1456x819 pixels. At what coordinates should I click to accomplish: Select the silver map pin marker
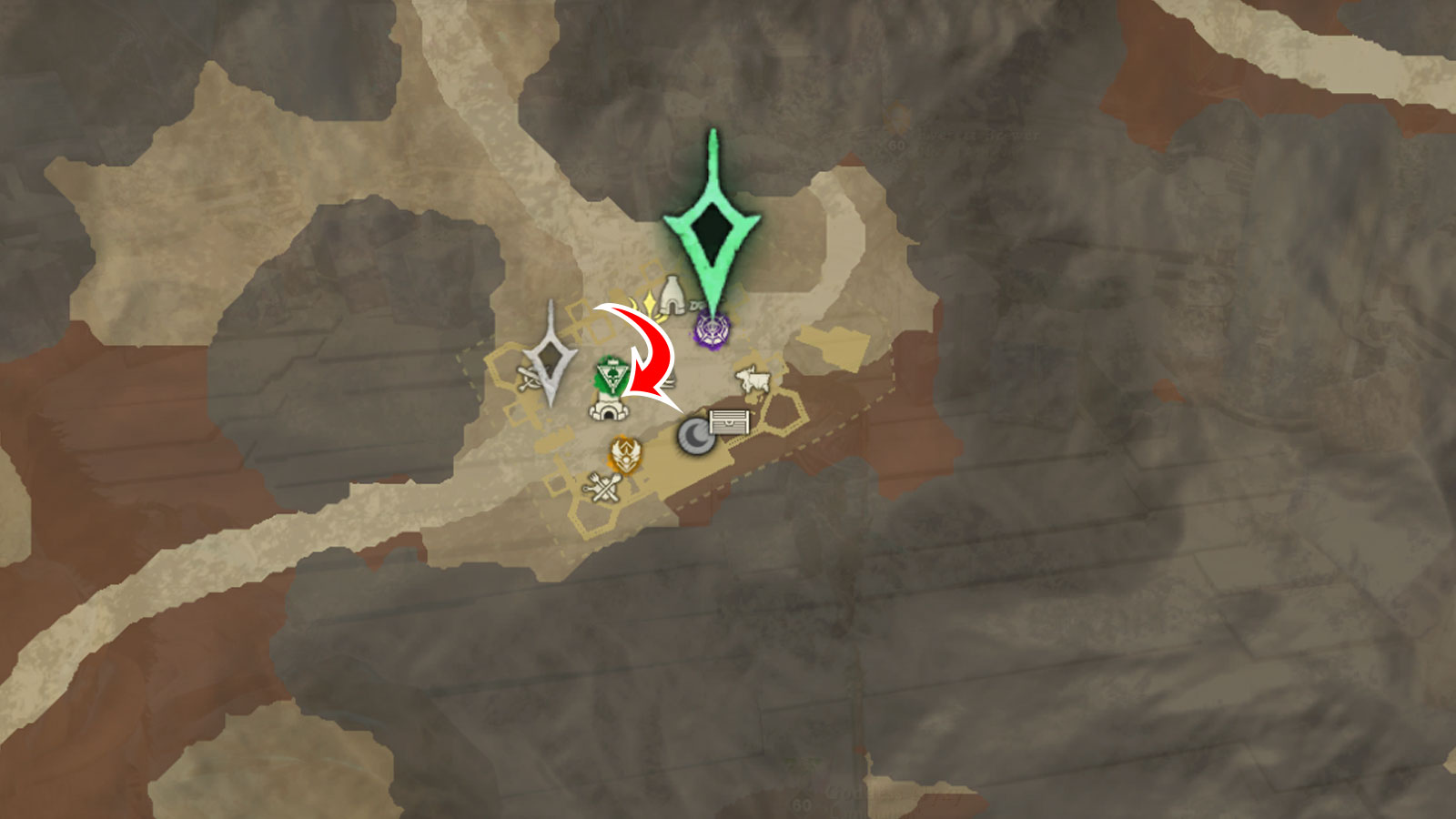pyautogui.click(x=551, y=355)
